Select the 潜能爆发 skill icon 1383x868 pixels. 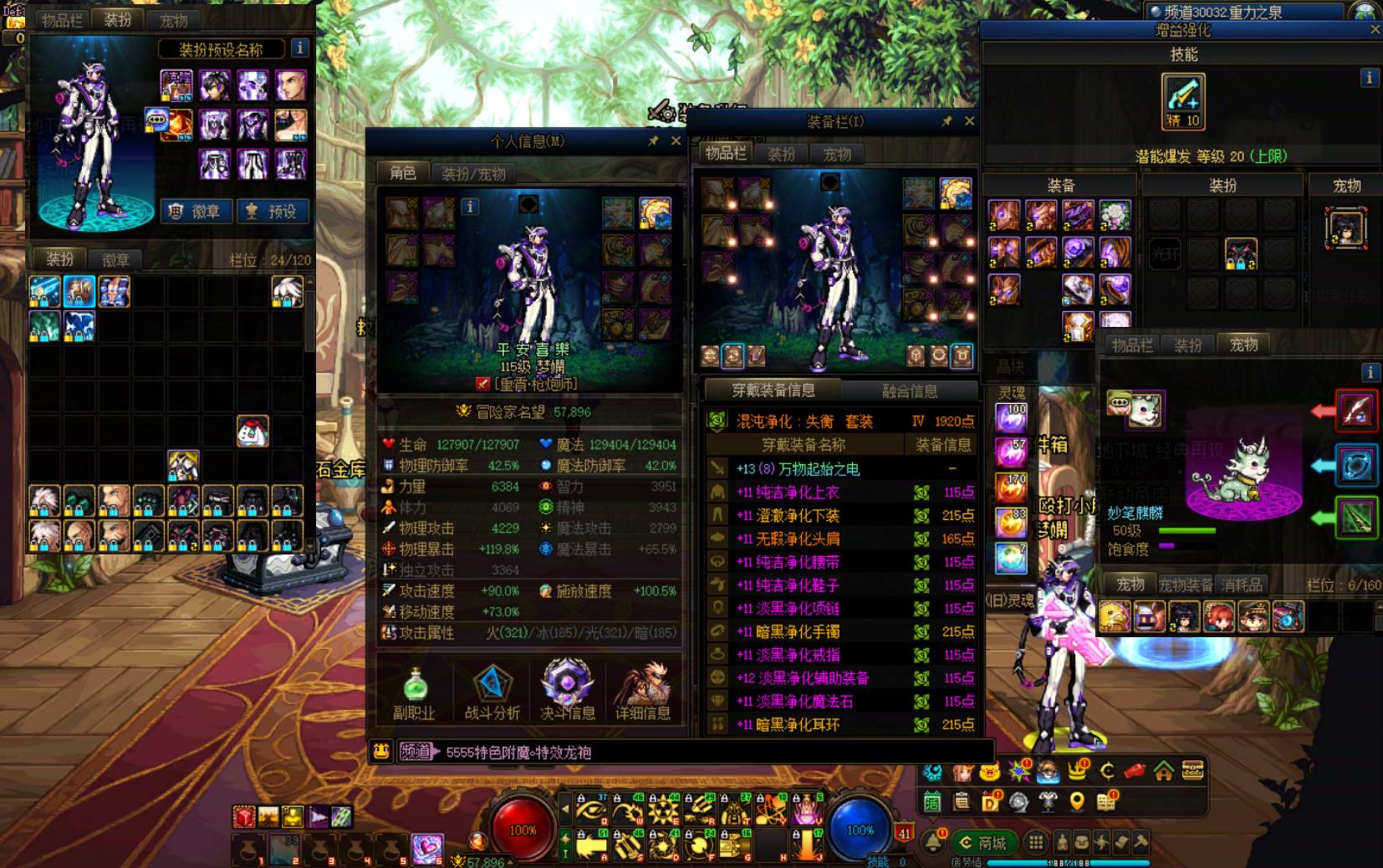tap(1182, 100)
